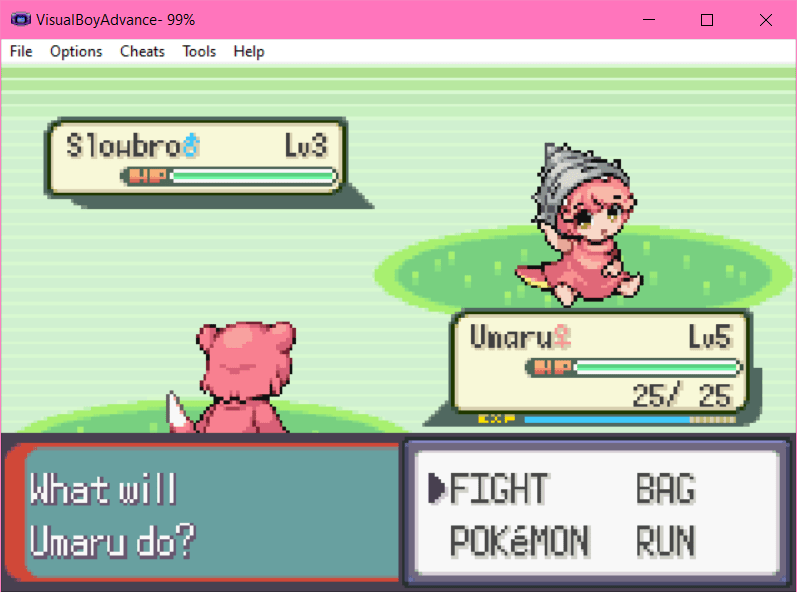Select RUN to flee the battle
This screenshot has height=592, width=797.
coord(665,541)
